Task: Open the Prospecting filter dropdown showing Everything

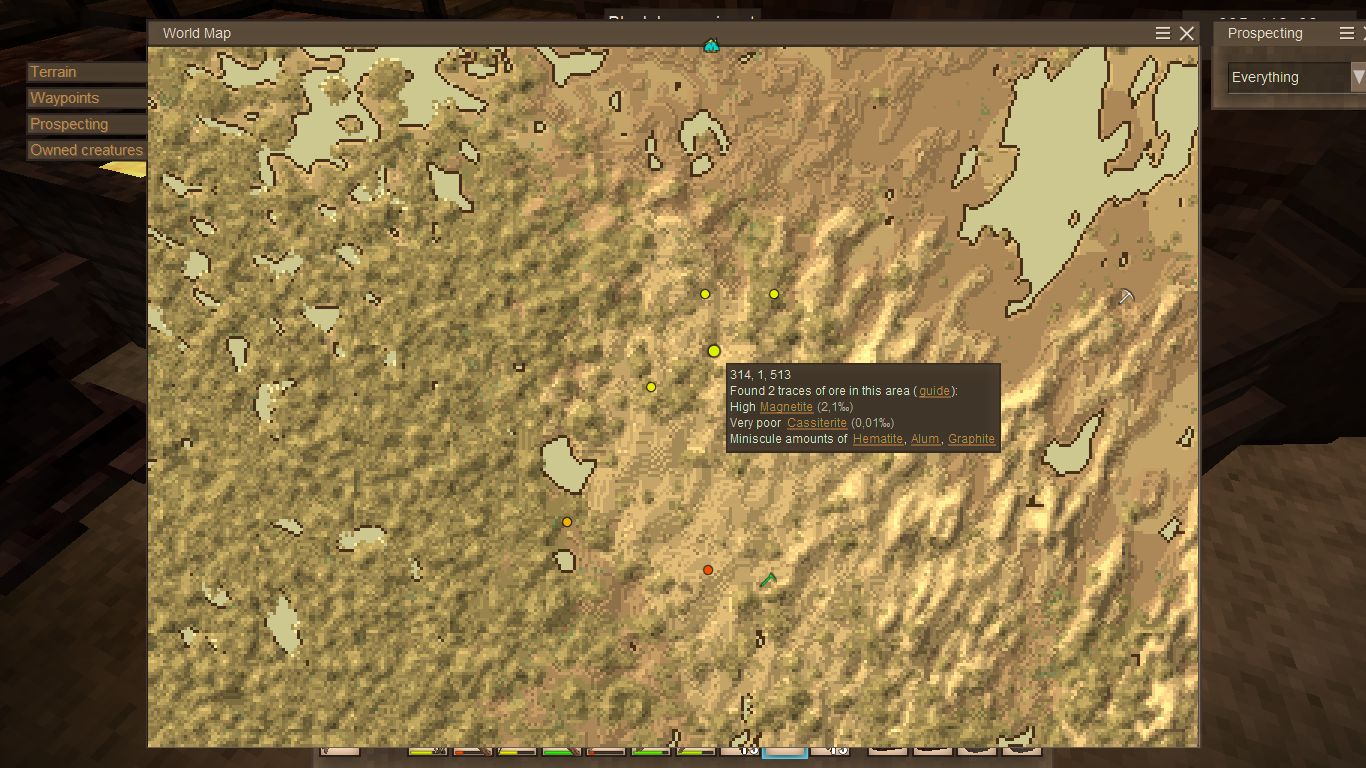Action: [x=1296, y=77]
